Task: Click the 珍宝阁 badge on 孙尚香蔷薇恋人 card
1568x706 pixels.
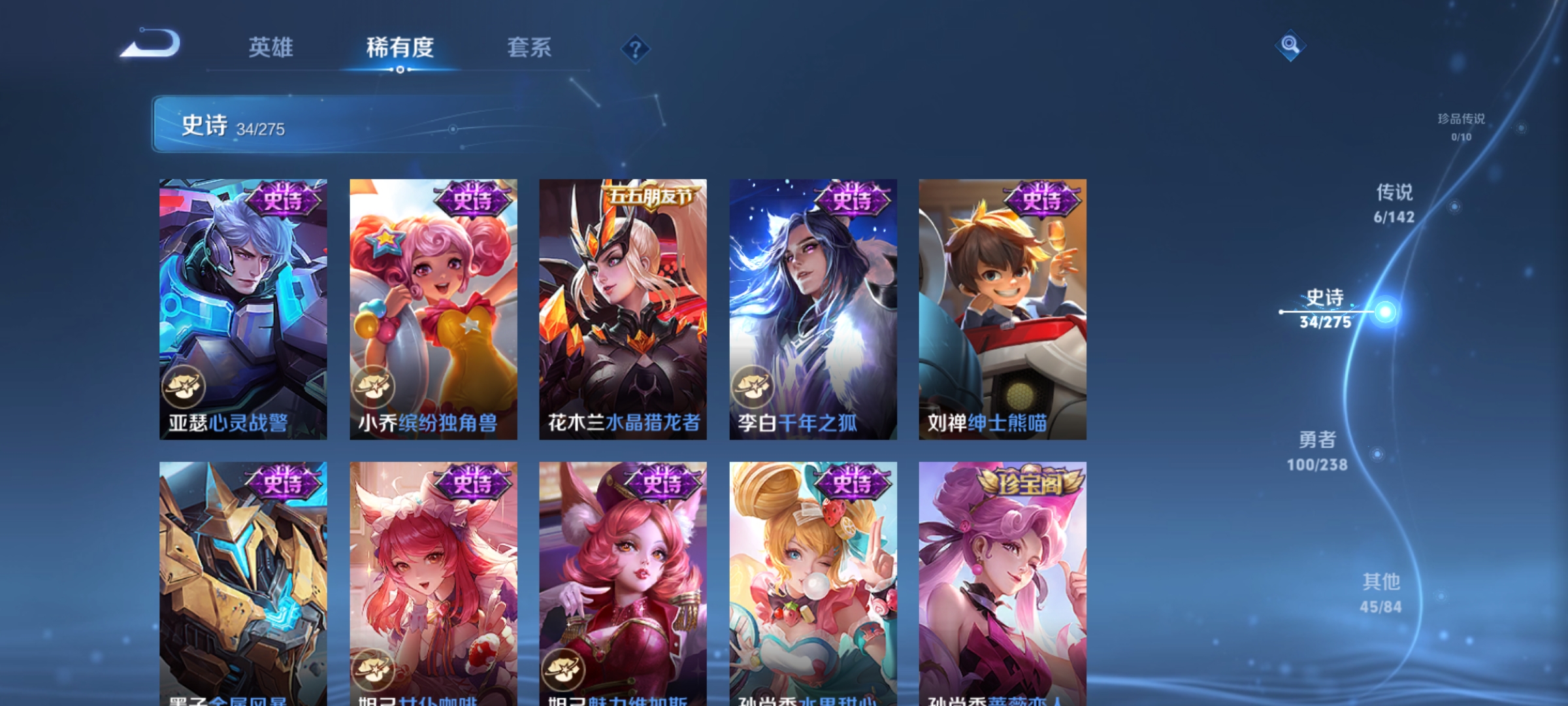Action: (x=1031, y=483)
